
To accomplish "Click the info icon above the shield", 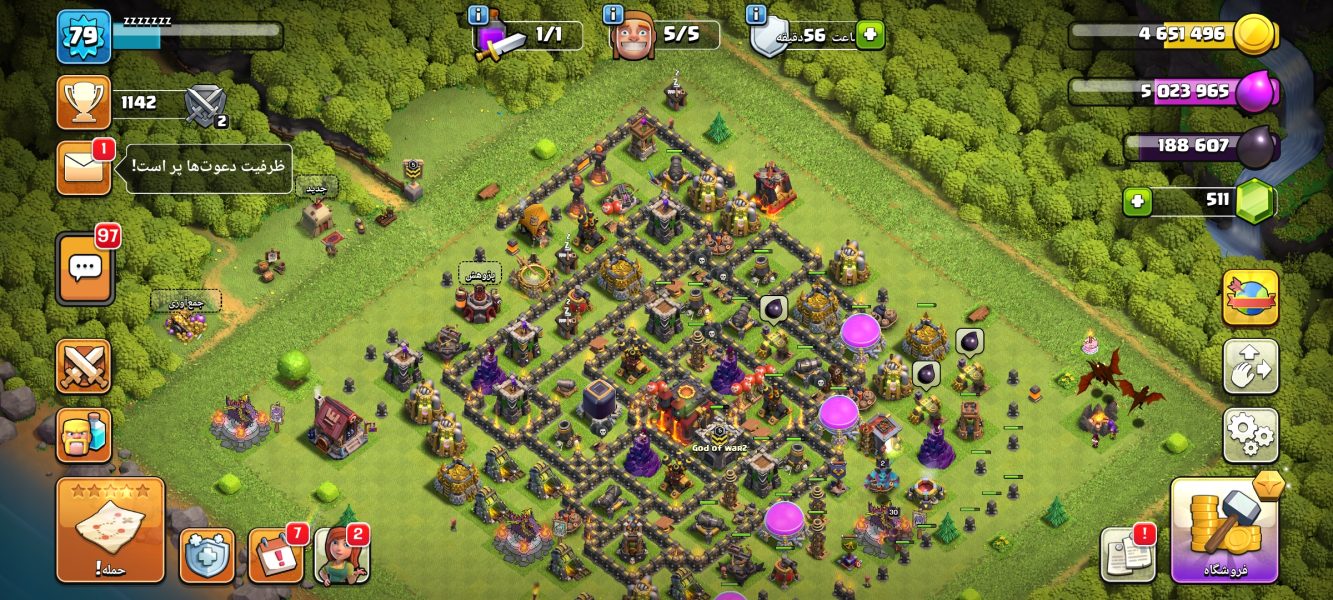I will pos(756,15).
